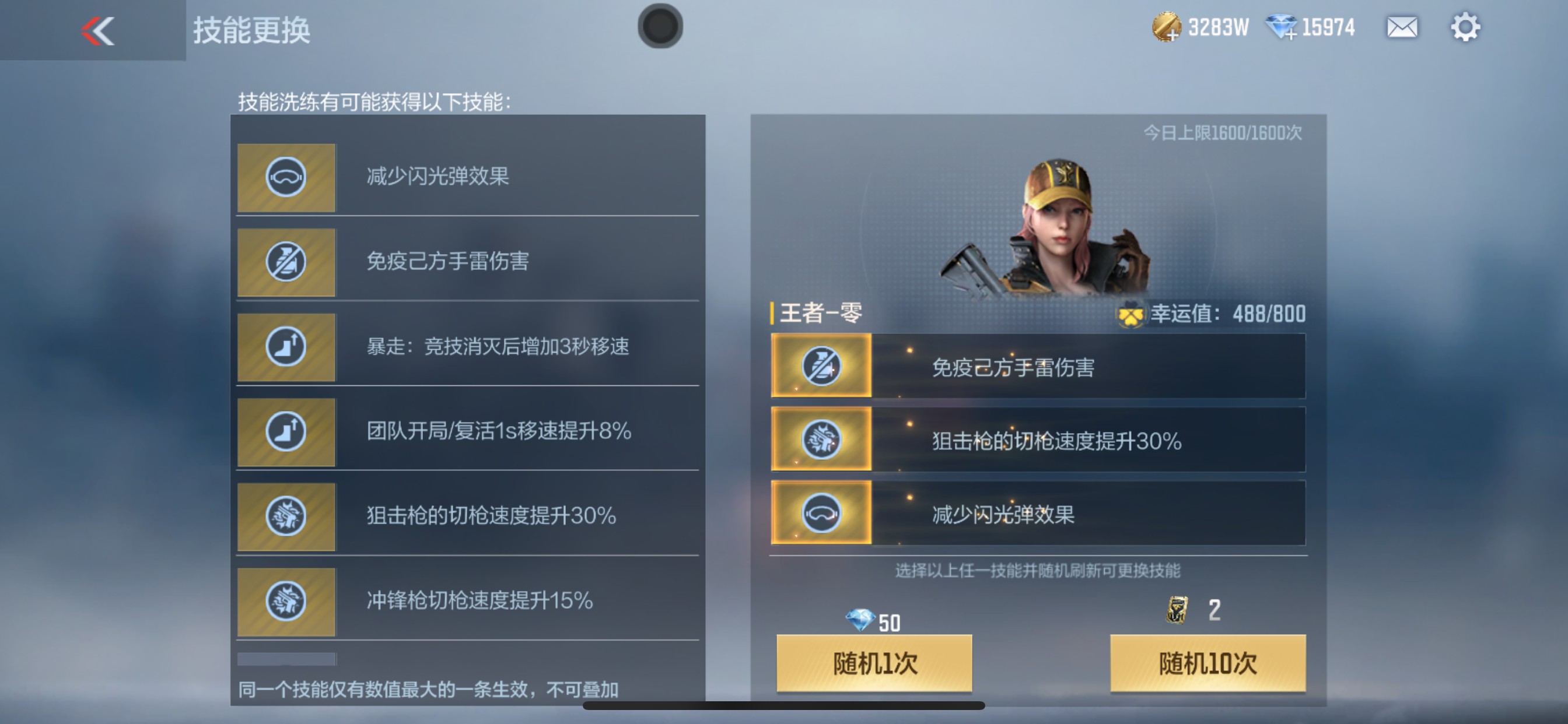Open the settings gear menu
The height and width of the screenshot is (724, 1568).
coord(1467,27)
